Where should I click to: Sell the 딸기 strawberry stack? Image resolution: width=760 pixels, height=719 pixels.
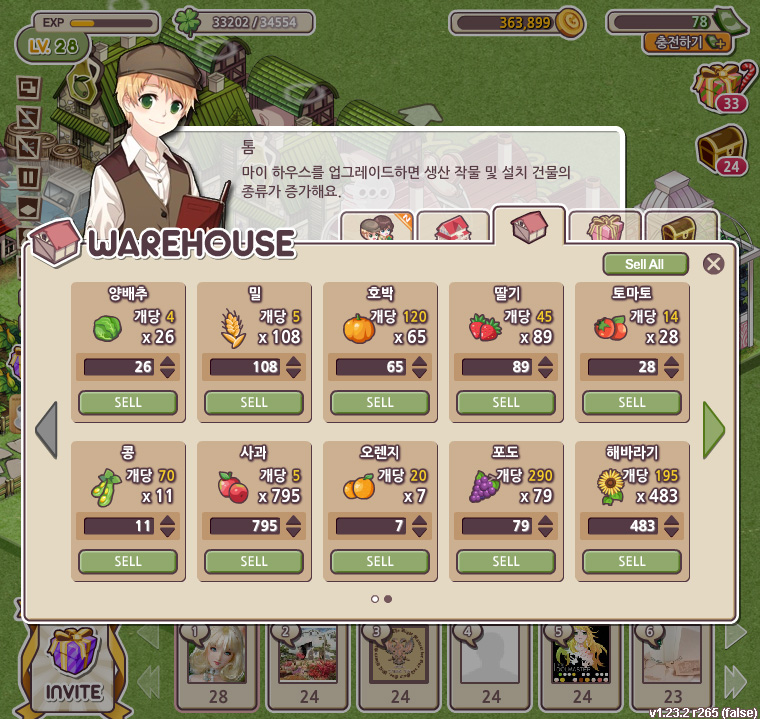[x=506, y=402]
